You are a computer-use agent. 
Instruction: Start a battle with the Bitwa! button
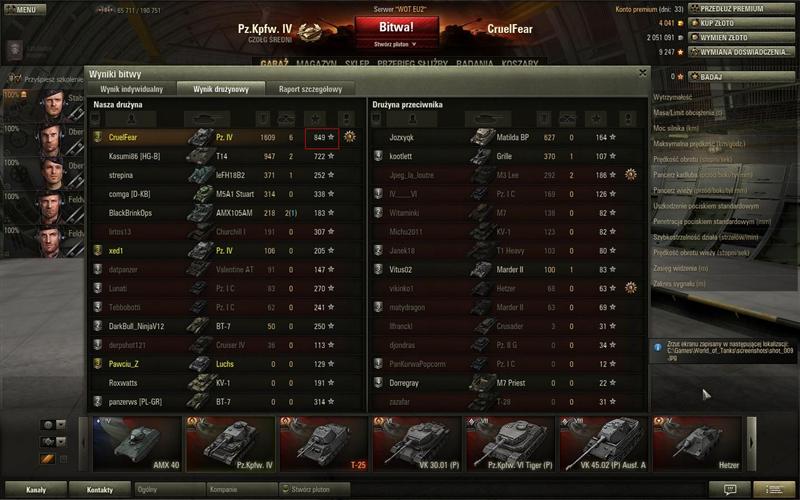coord(397,27)
